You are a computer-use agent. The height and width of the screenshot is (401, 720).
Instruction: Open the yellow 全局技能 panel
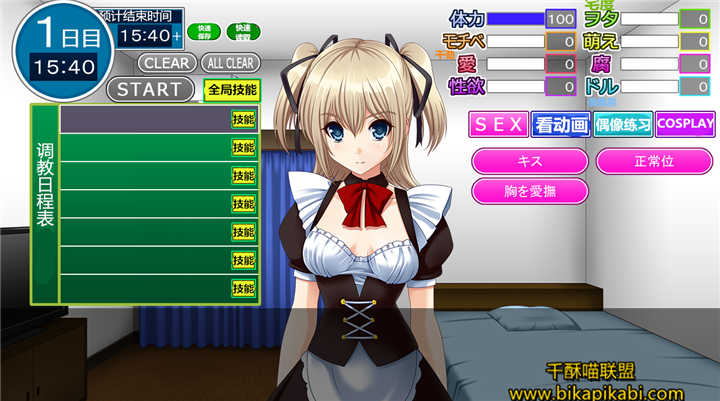(x=232, y=89)
